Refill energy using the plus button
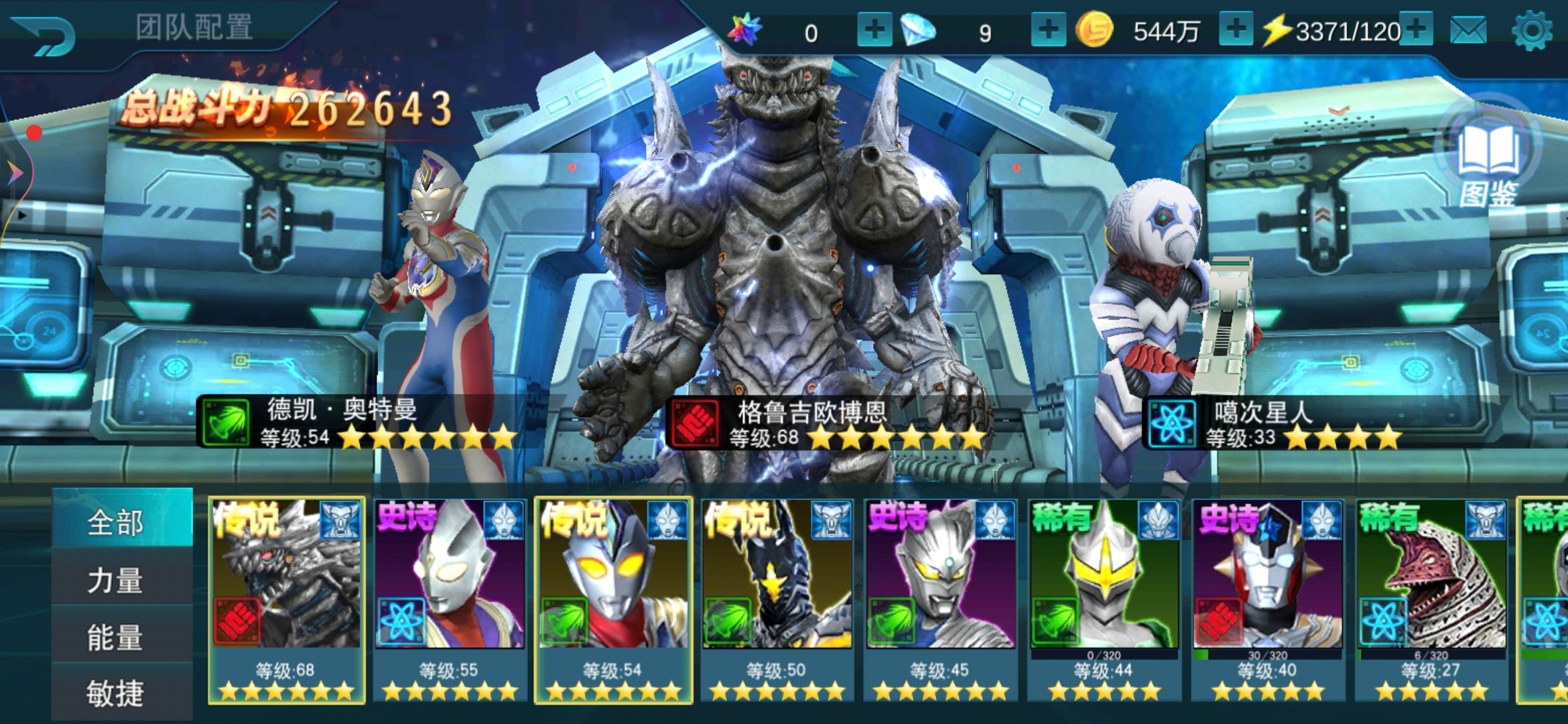 coord(1417,31)
